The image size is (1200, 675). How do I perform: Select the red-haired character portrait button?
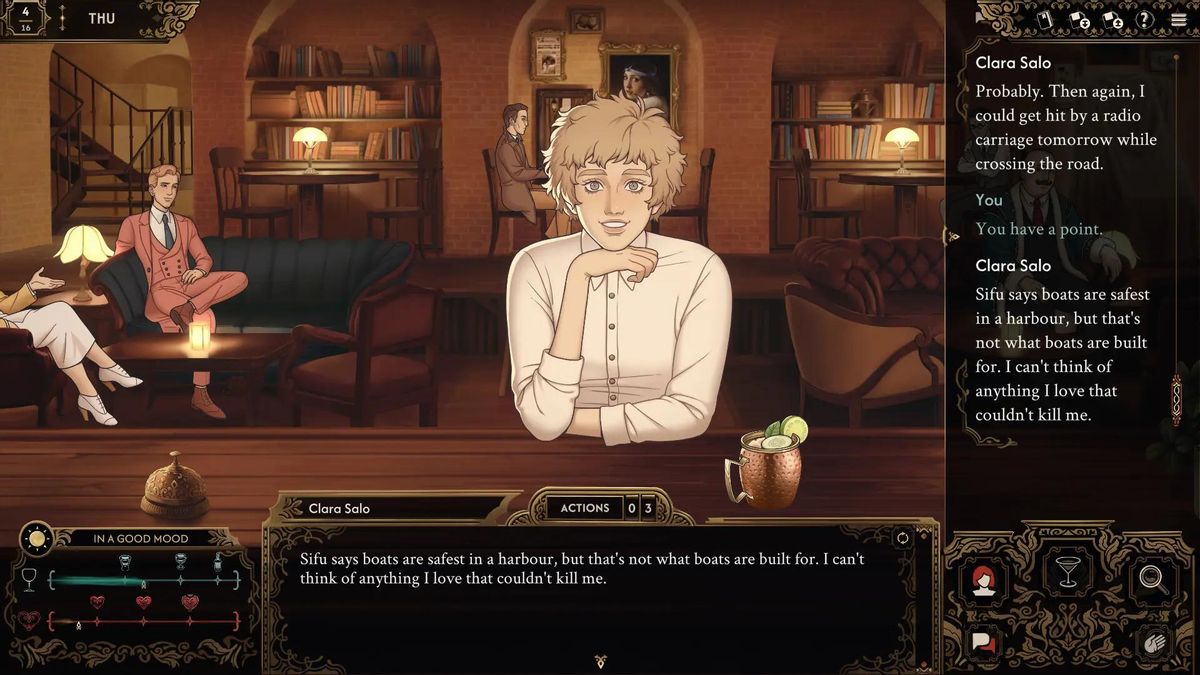(983, 581)
